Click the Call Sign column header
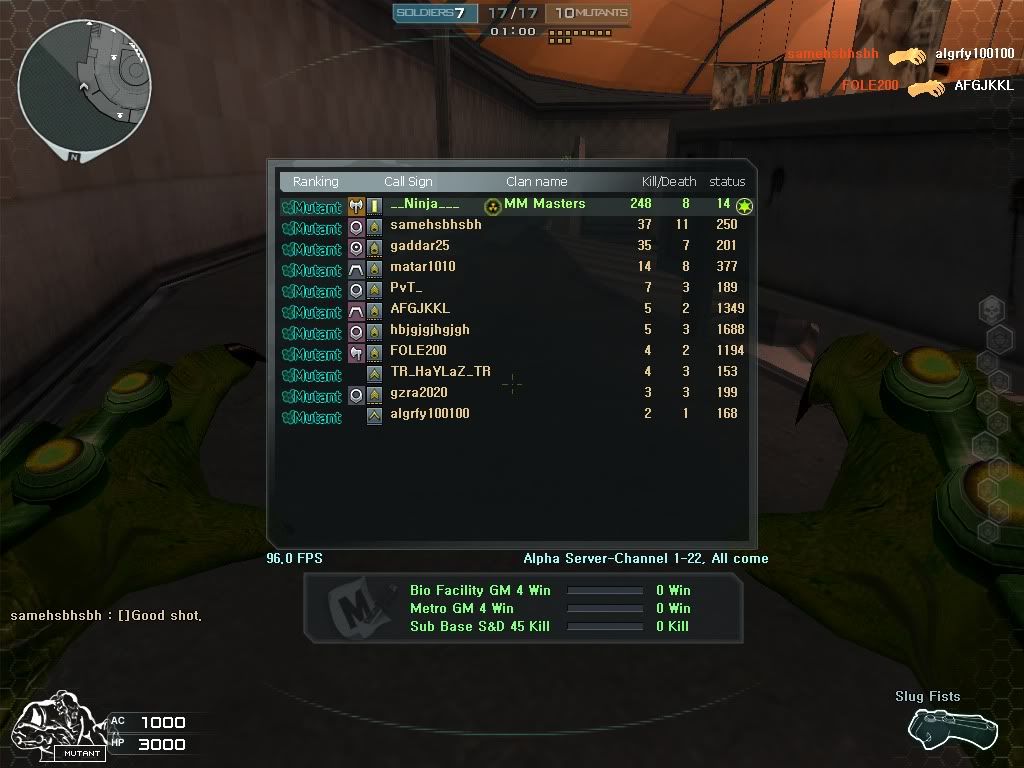Screen dimensions: 1024x768 [408, 182]
